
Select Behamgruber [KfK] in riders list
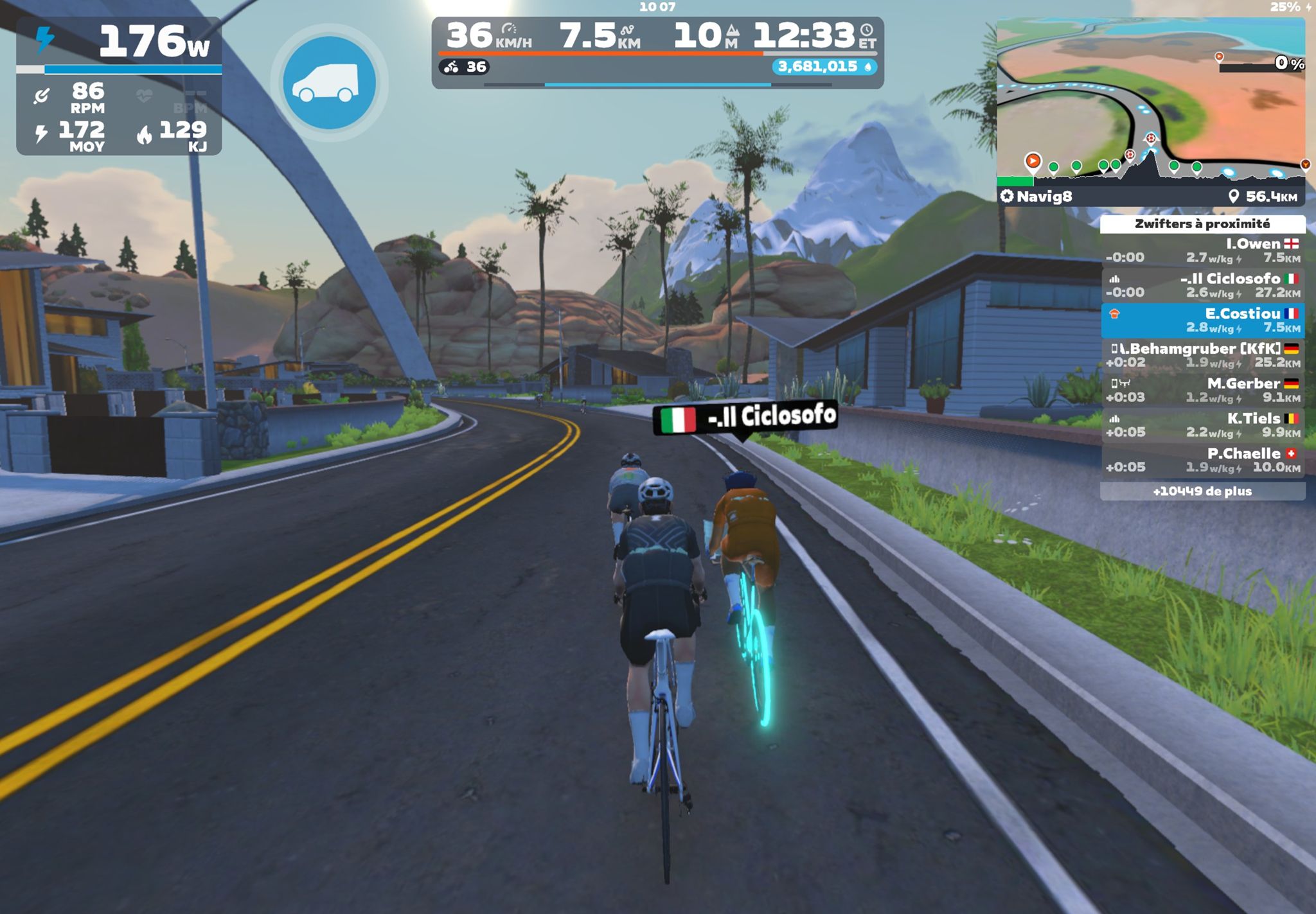[1202, 355]
